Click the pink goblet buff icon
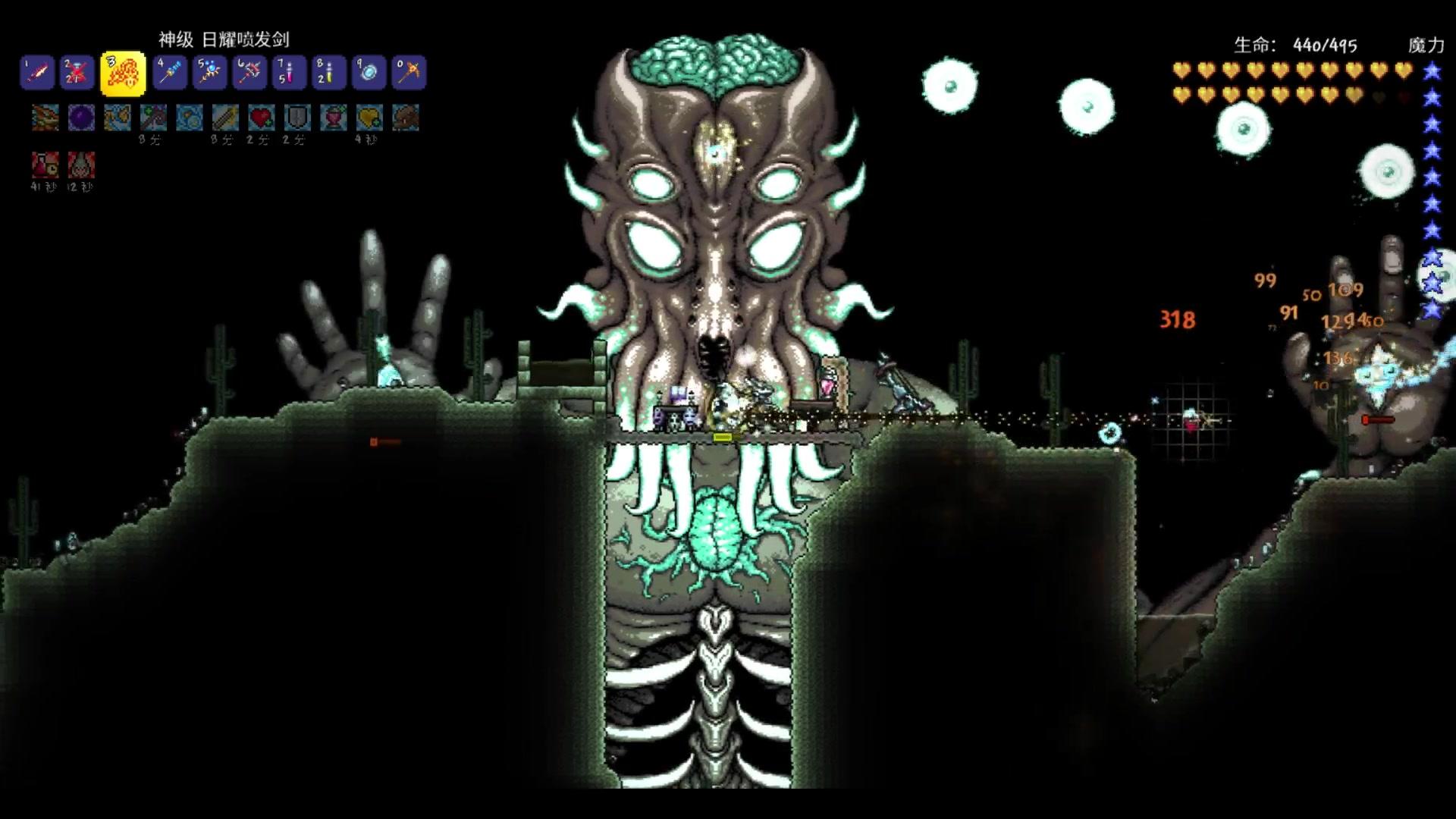The height and width of the screenshot is (819, 1456). click(333, 118)
